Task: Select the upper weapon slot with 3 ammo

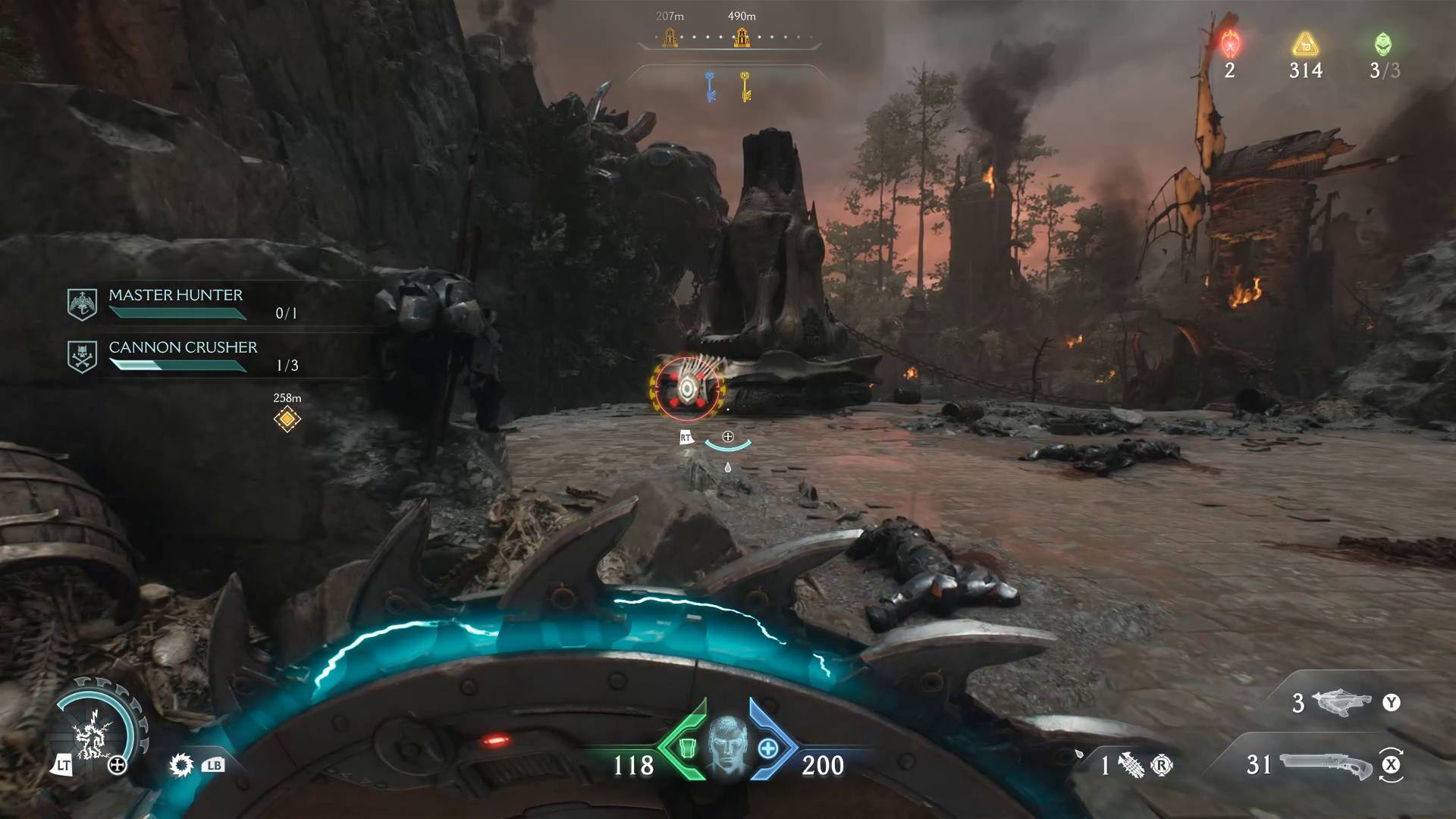Action: tap(1341, 703)
